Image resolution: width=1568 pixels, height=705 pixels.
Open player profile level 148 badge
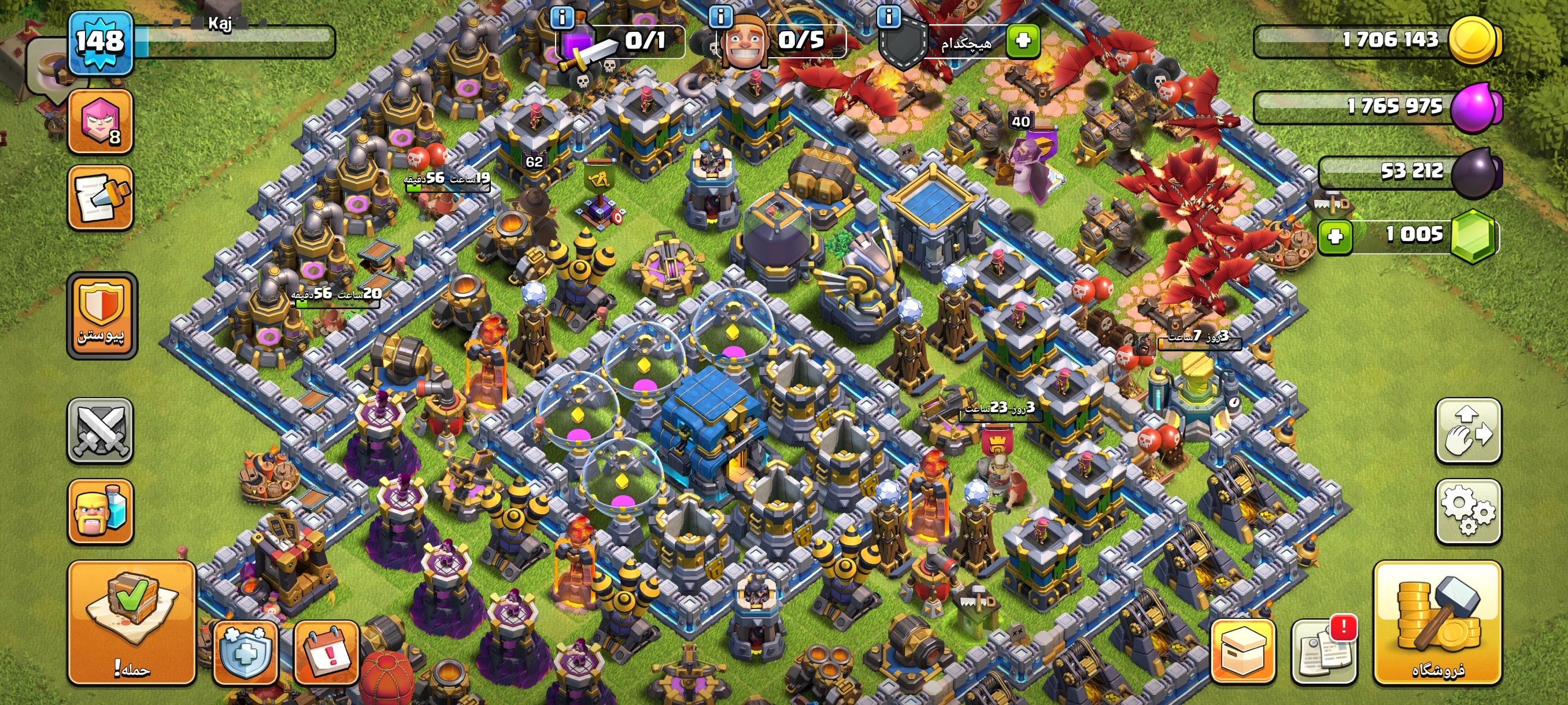[x=101, y=43]
